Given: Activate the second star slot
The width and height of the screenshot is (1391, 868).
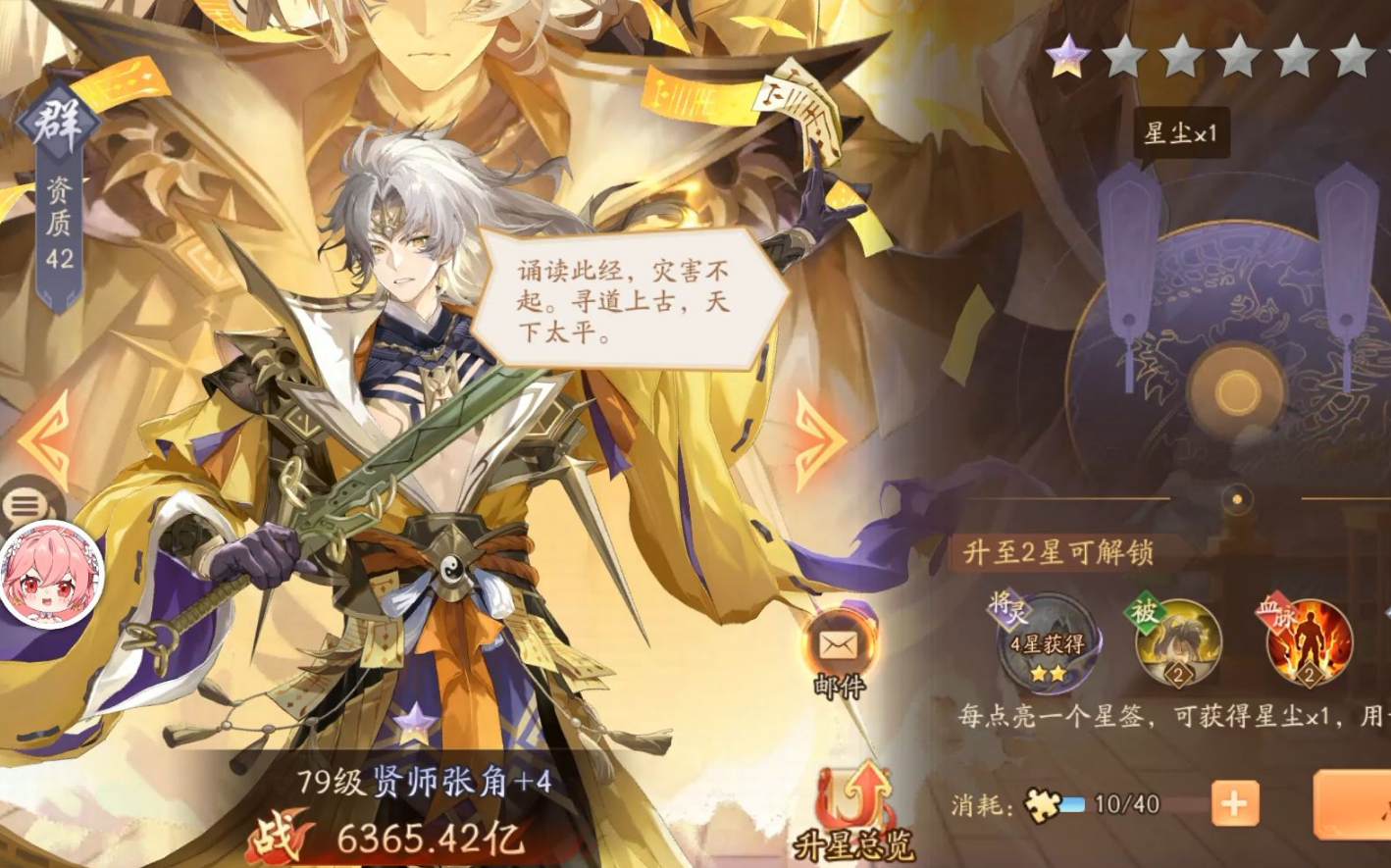Looking at the screenshot, I should (x=1124, y=56).
